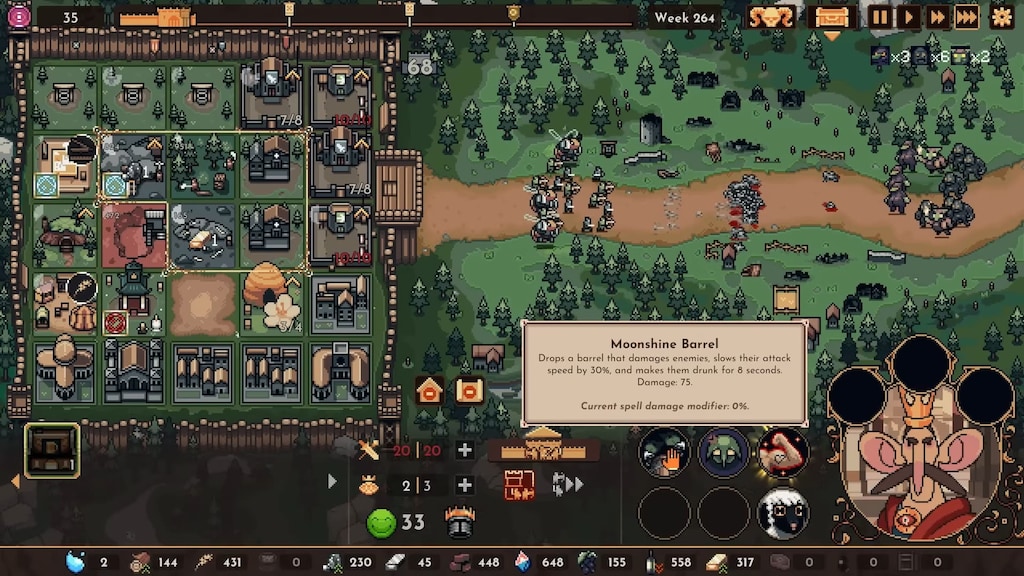Screen dimensions: 1024x576
Task: Set game to normal play speed
Action: pyautogui.click(x=908, y=17)
